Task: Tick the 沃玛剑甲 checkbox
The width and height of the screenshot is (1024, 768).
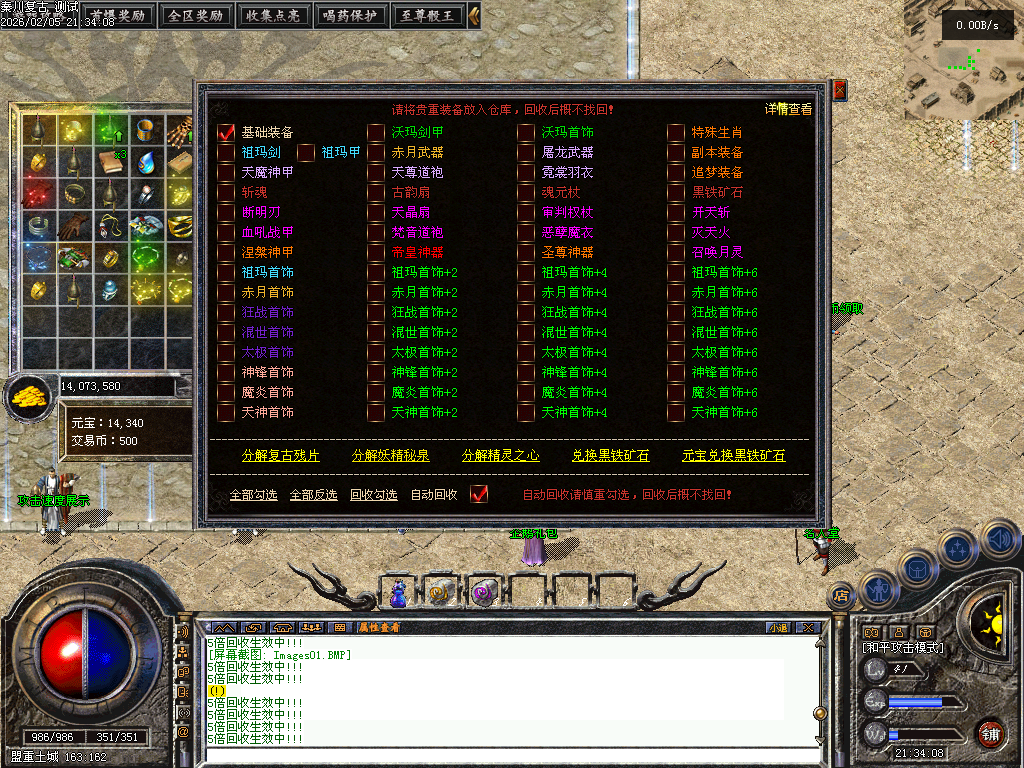Action: point(376,132)
